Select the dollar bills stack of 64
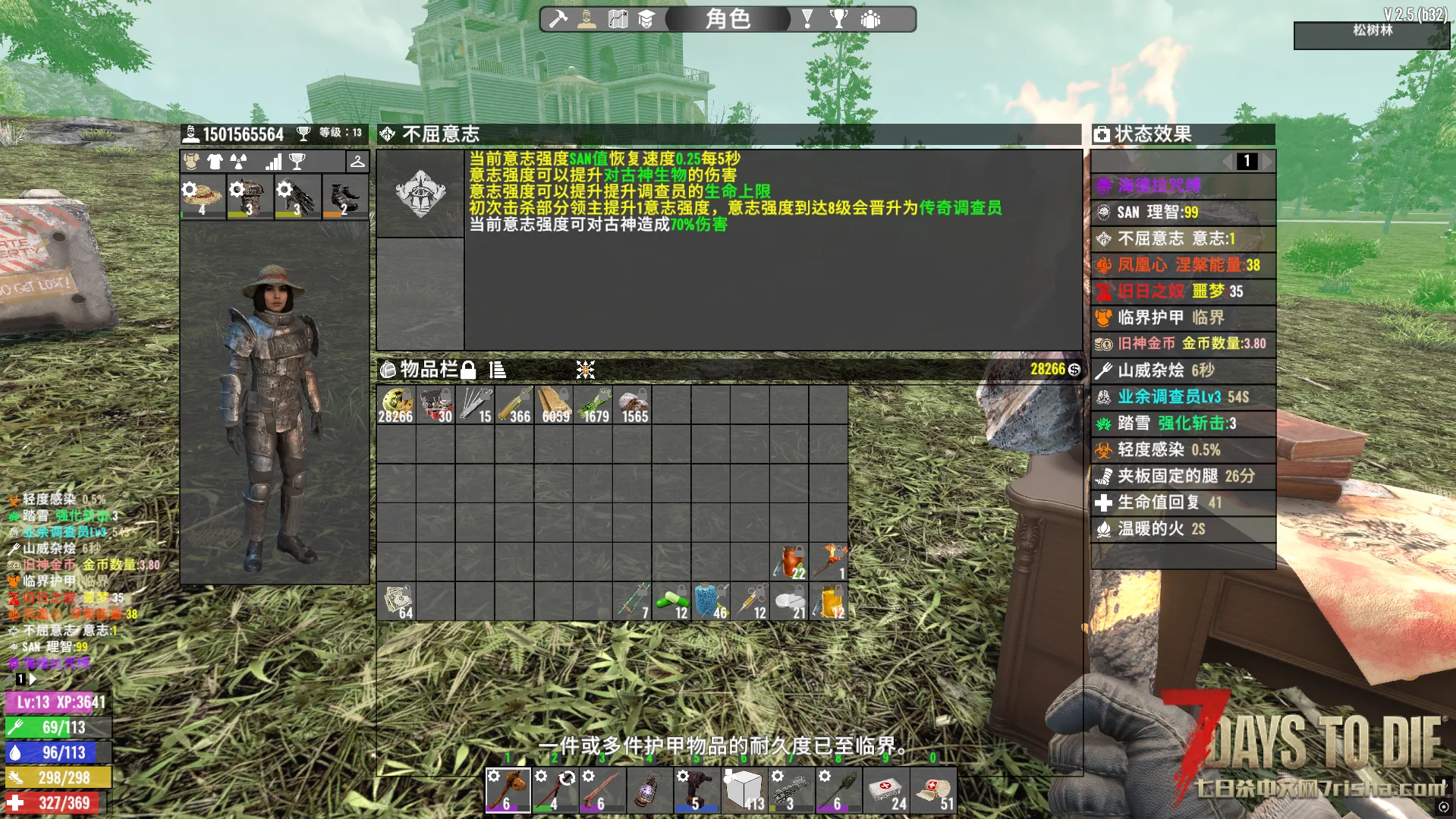The height and width of the screenshot is (819, 1456). 396,602
